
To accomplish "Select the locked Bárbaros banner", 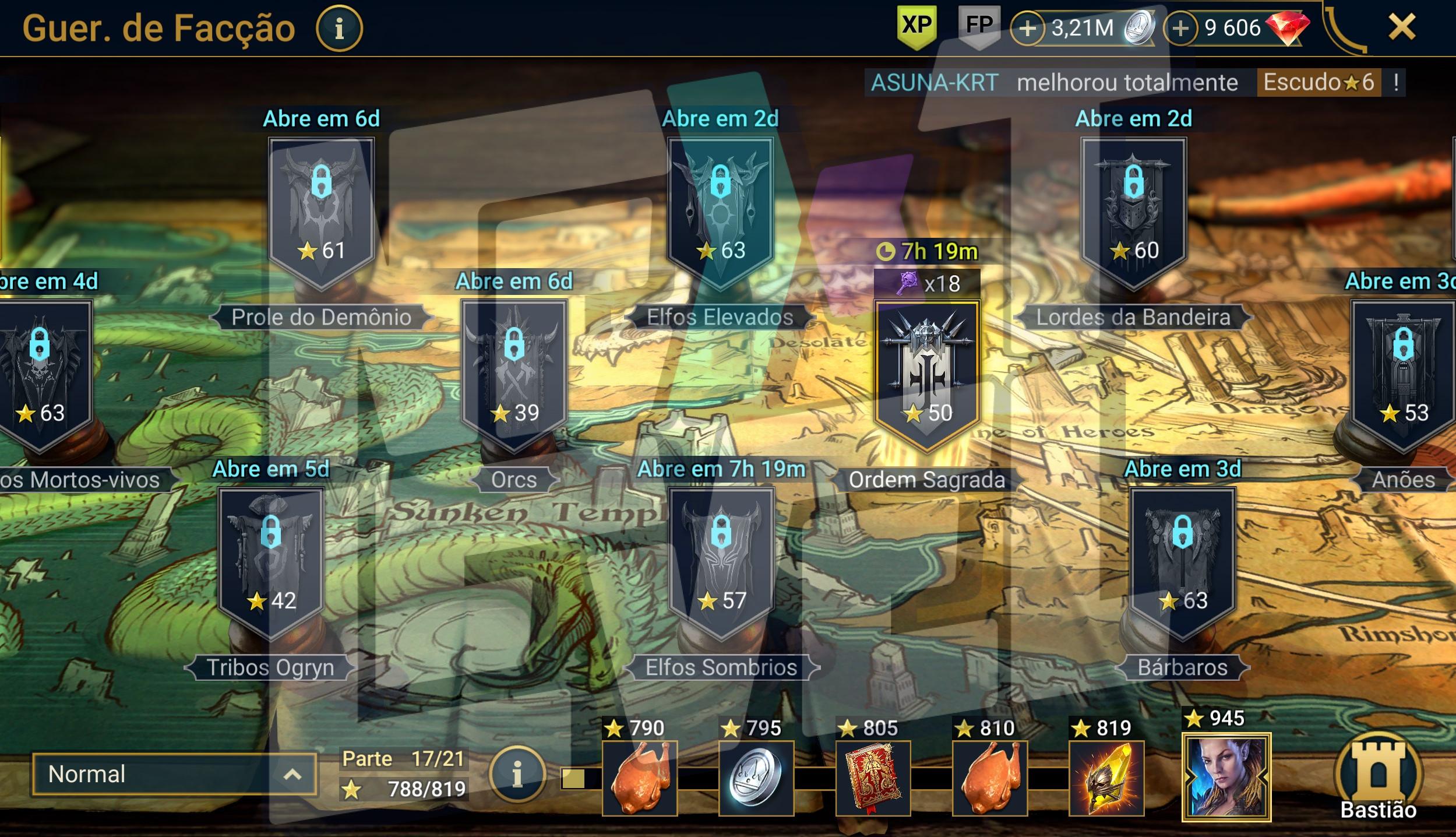I will click(x=1183, y=561).
